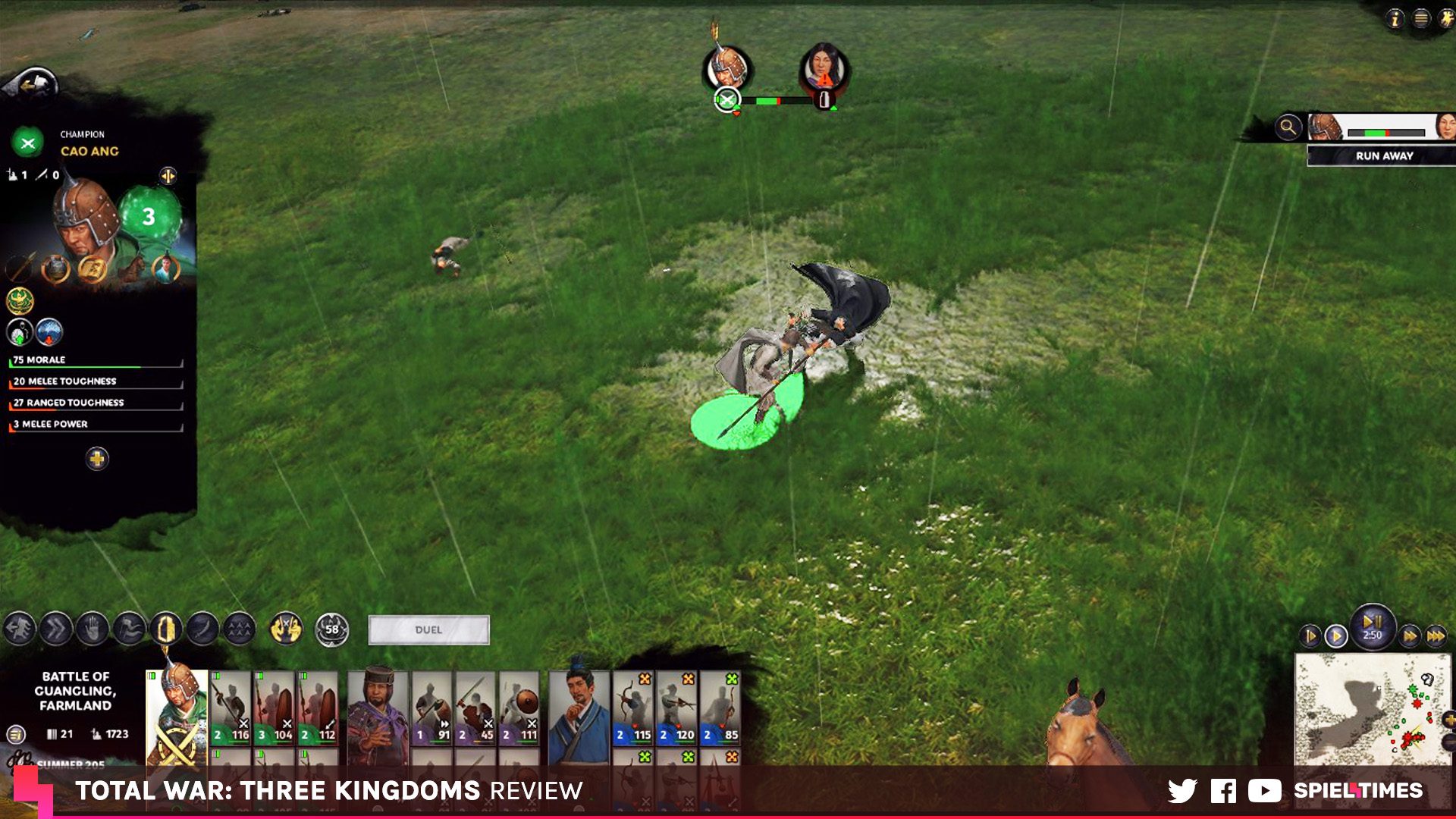Click the greyed-out Duel button
Image resolution: width=1456 pixels, height=819 pixels.
click(x=428, y=629)
